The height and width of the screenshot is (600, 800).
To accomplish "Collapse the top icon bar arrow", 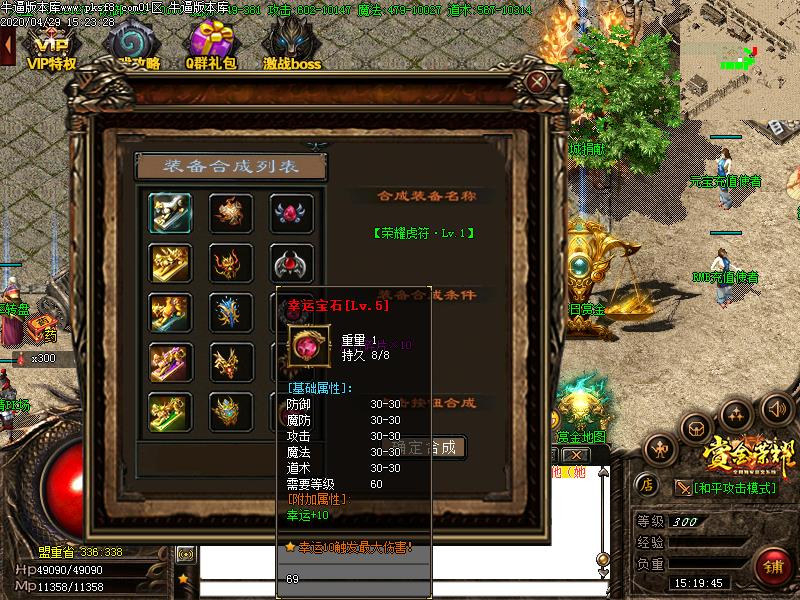I will [x=7, y=45].
